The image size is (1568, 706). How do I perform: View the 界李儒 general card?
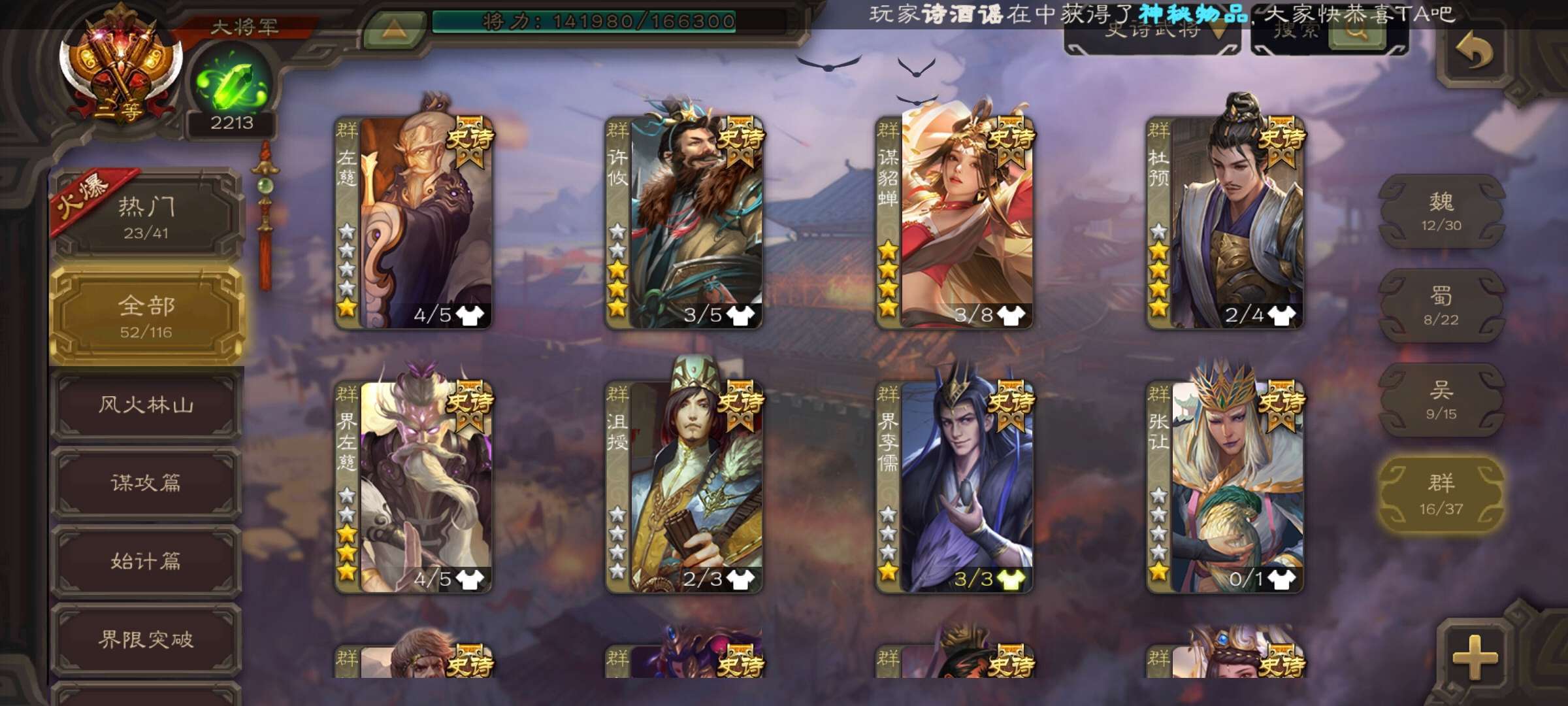pyautogui.click(x=955, y=487)
